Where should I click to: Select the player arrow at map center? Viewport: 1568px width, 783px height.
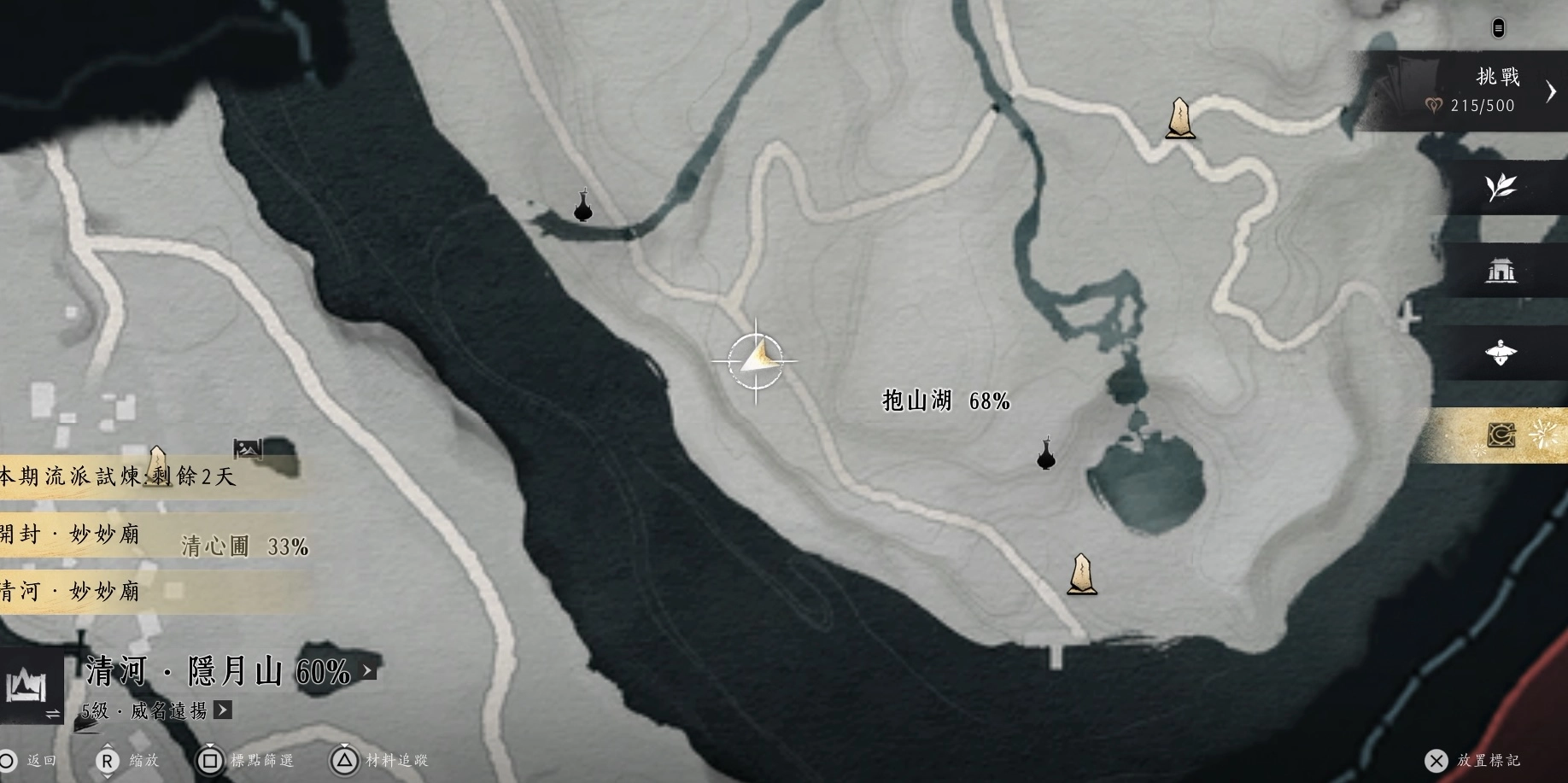click(757, 360)
